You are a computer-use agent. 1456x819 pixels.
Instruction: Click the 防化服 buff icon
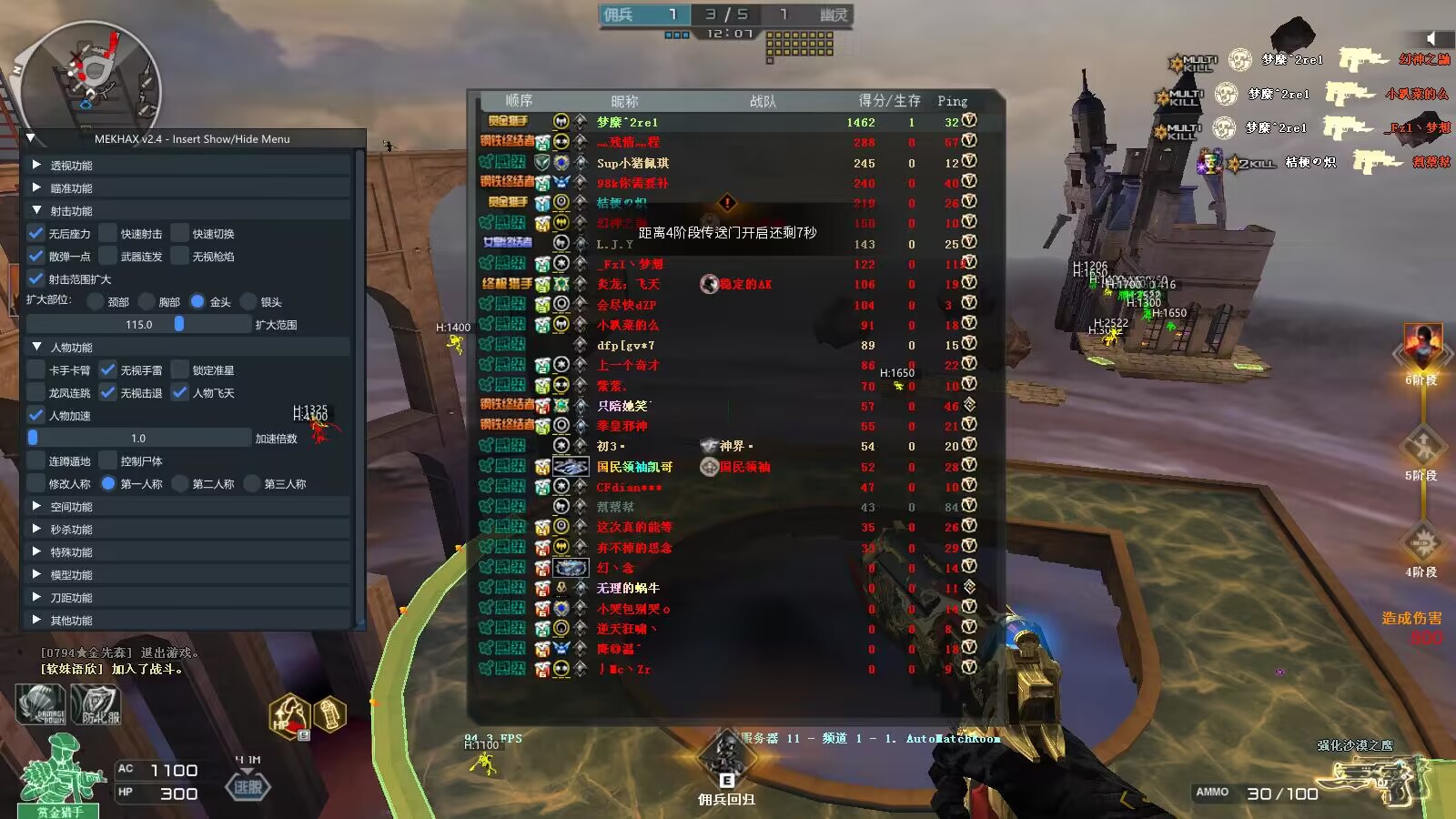[x=96, y=705]
